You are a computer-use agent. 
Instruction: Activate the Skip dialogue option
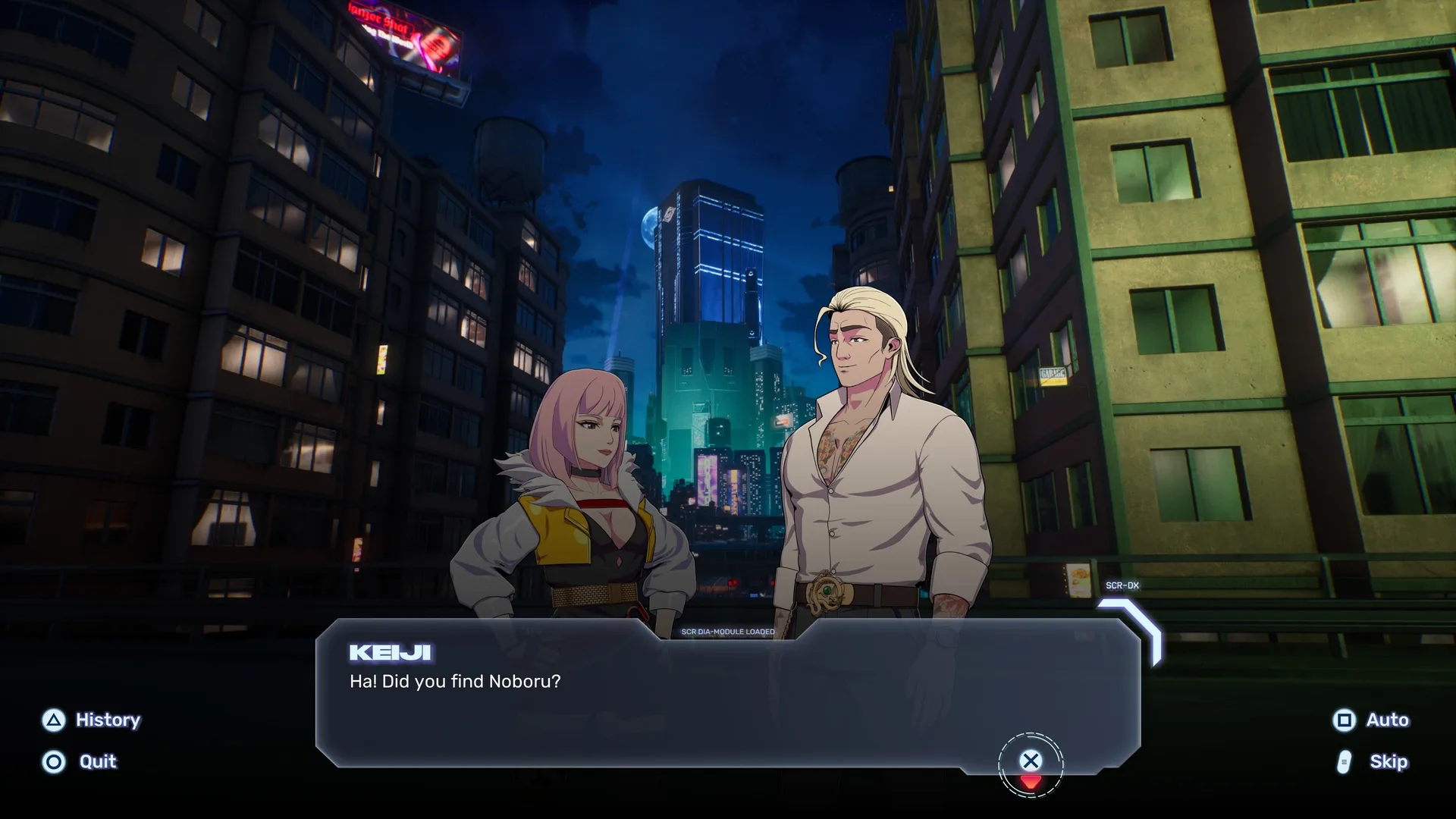click(1373, 761)
